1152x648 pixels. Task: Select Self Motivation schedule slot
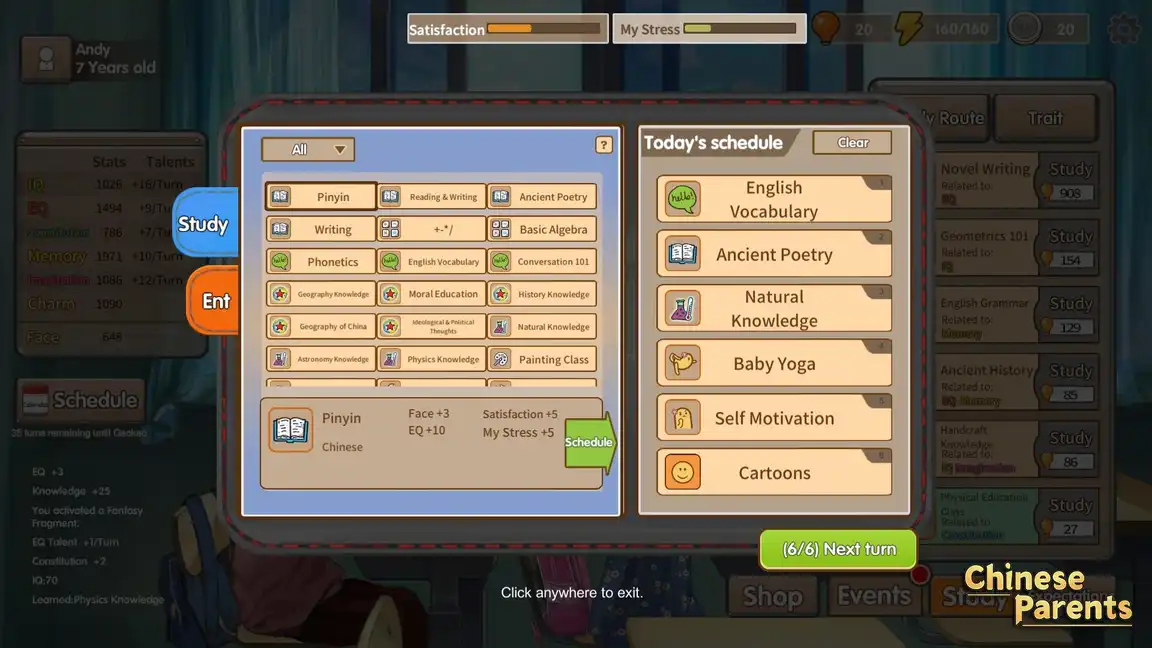point(774,418)
